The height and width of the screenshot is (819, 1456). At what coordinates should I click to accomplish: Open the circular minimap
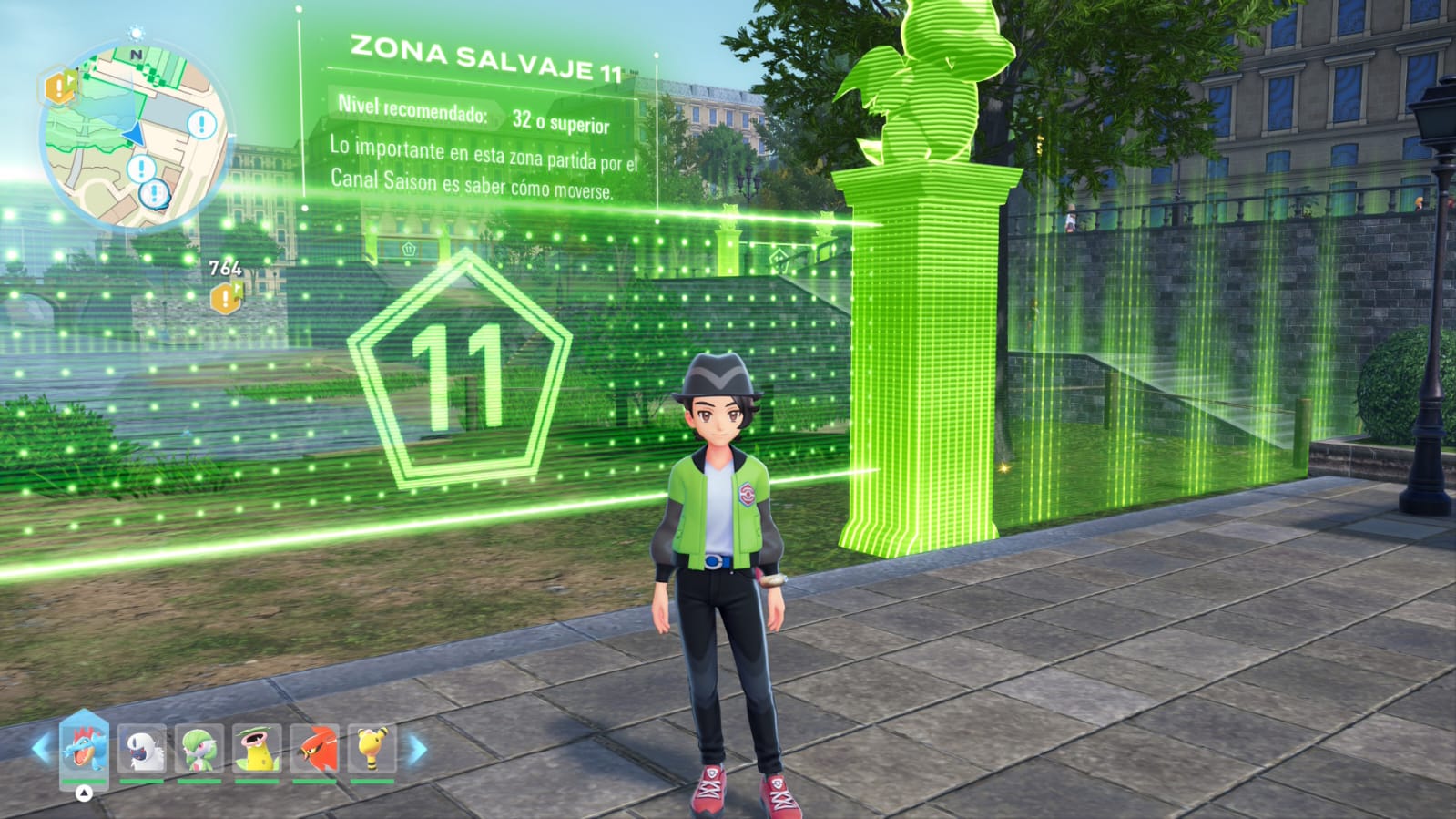tap(136, 137)
